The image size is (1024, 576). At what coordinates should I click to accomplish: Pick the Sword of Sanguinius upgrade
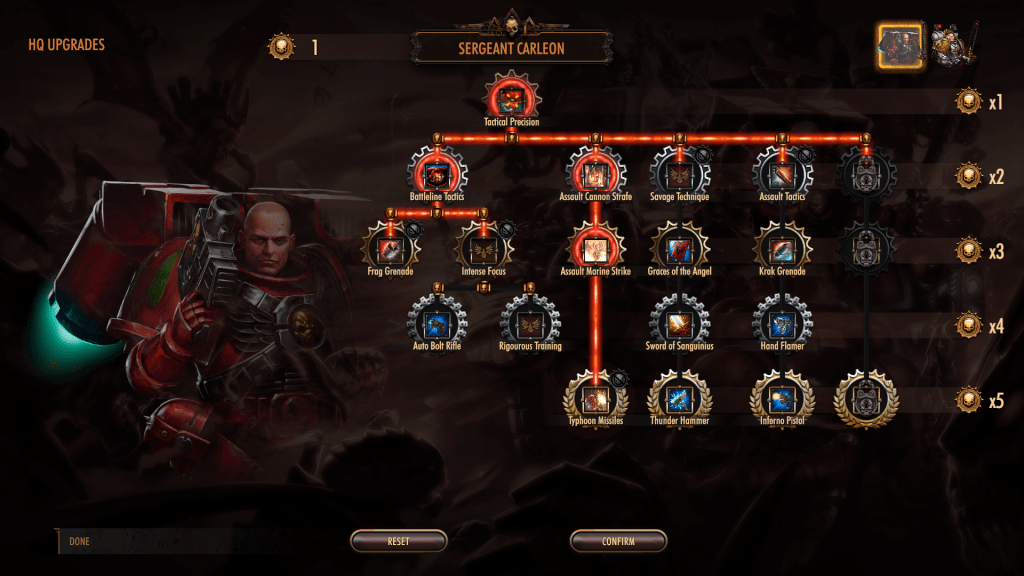click(x=679, y=322)
